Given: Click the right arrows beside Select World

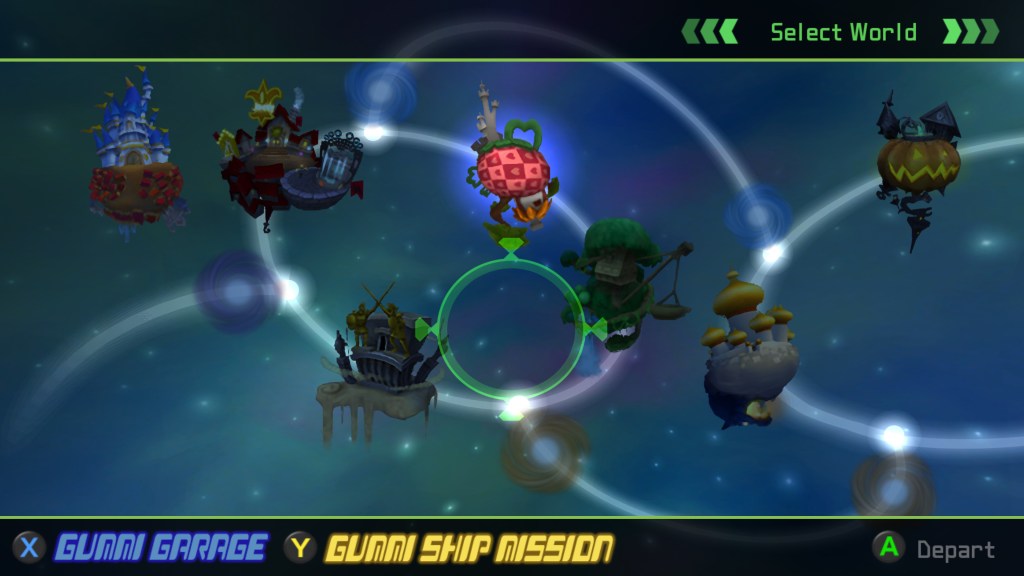Looking at the screenshot, I should tap(970, 32).
